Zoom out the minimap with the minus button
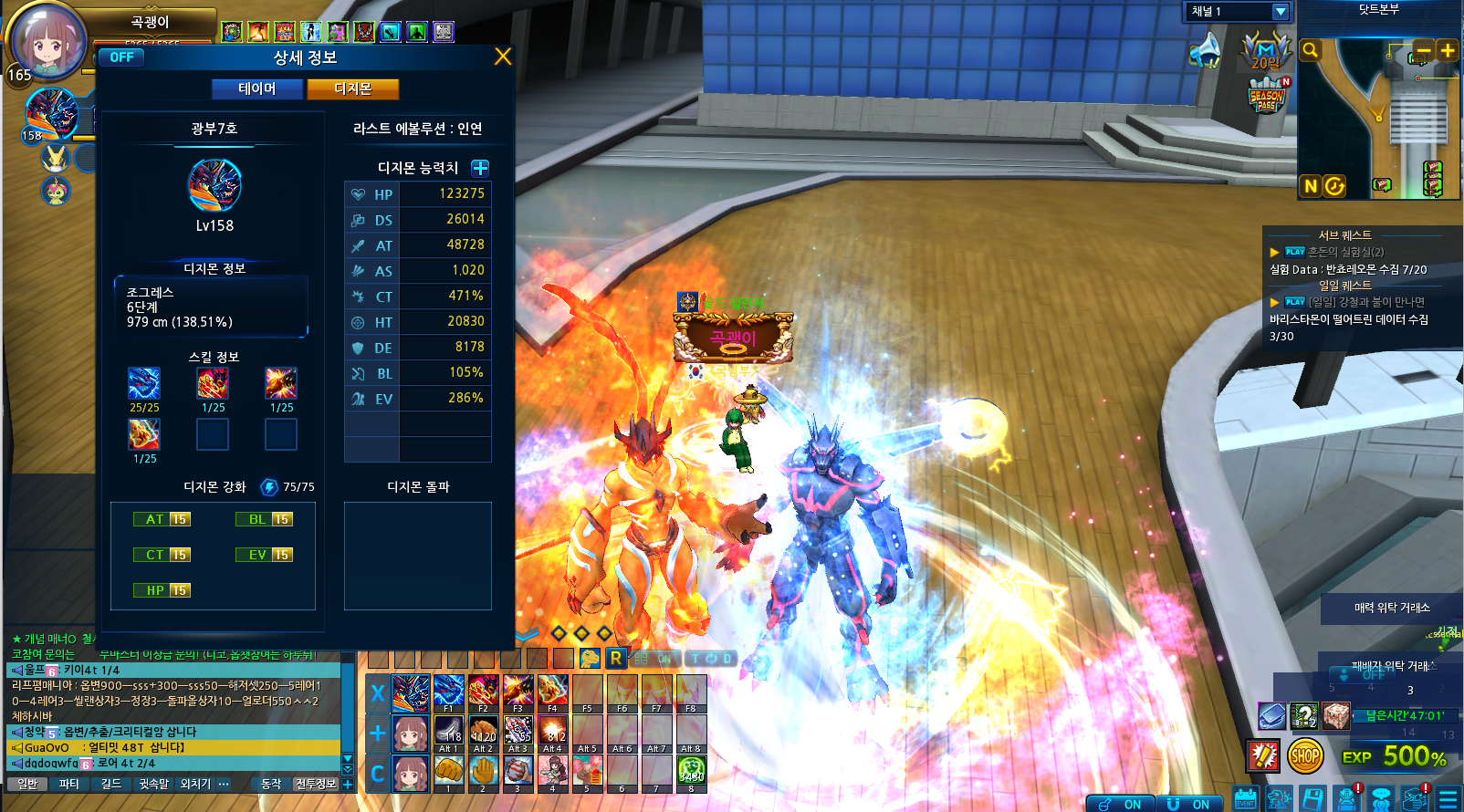Viewport: 1464px width, 812px height. tap(1423, 50)
